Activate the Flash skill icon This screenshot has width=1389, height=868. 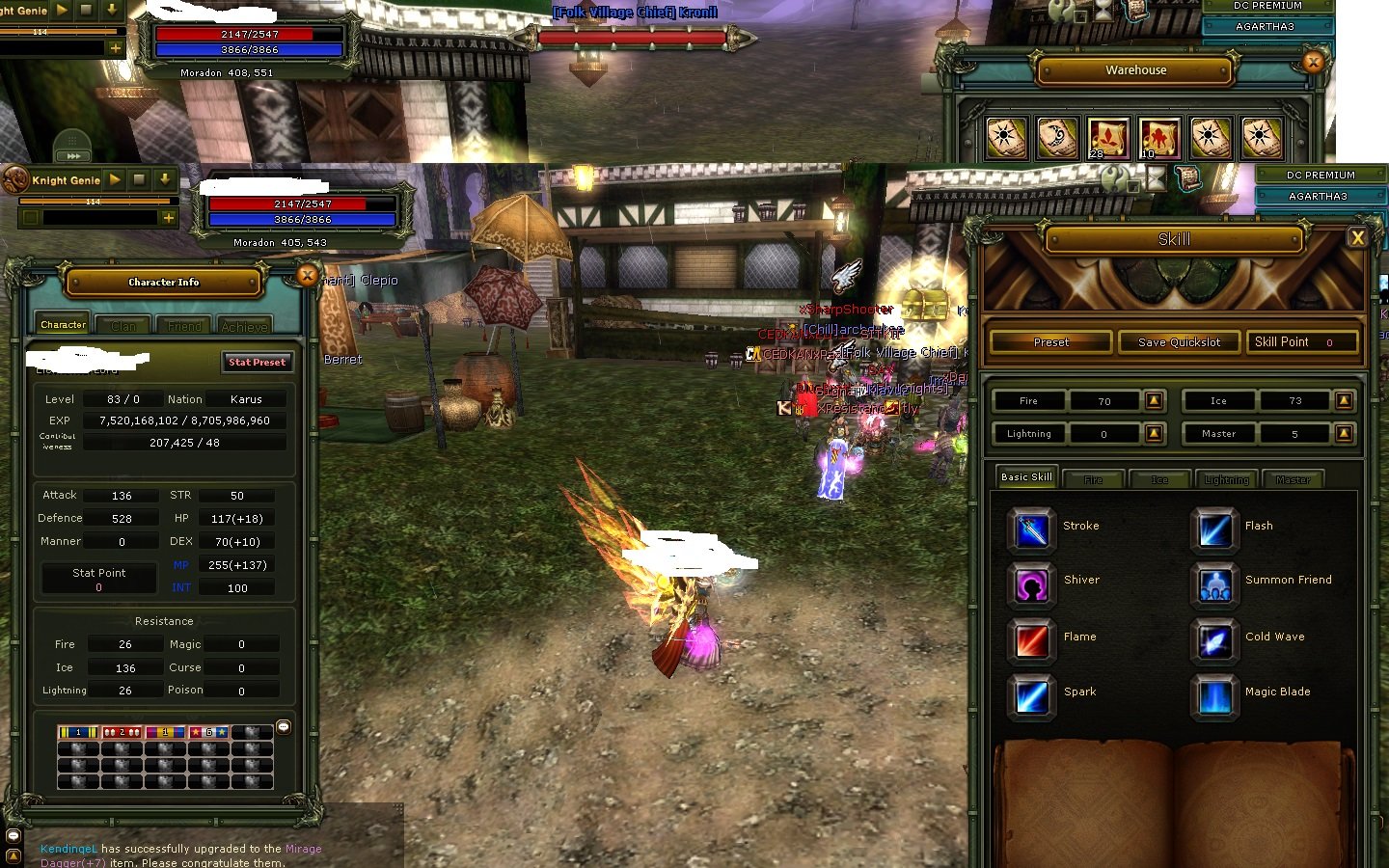coord(1213,529)
